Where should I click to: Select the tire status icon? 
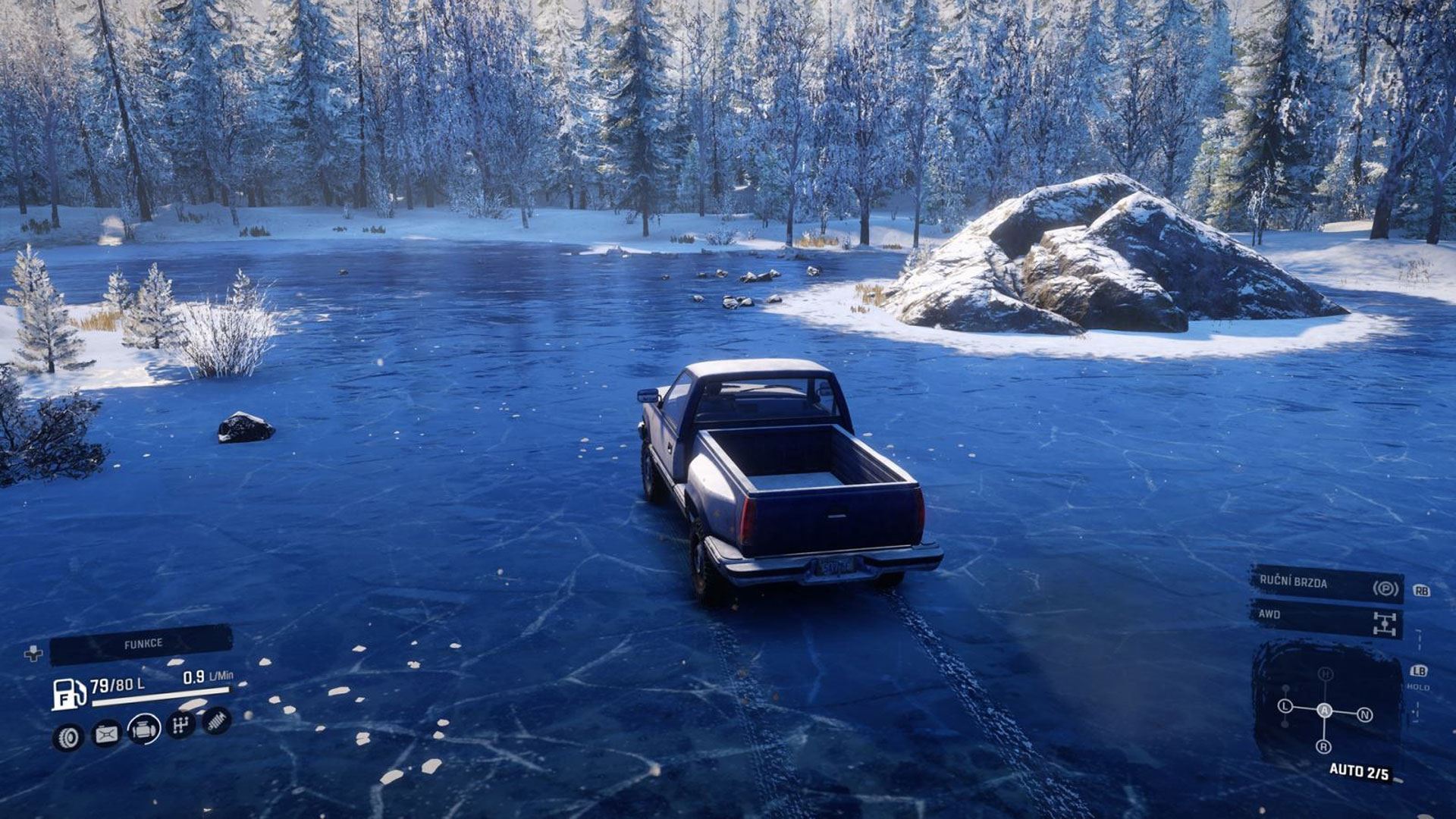(x=68, y=737)
